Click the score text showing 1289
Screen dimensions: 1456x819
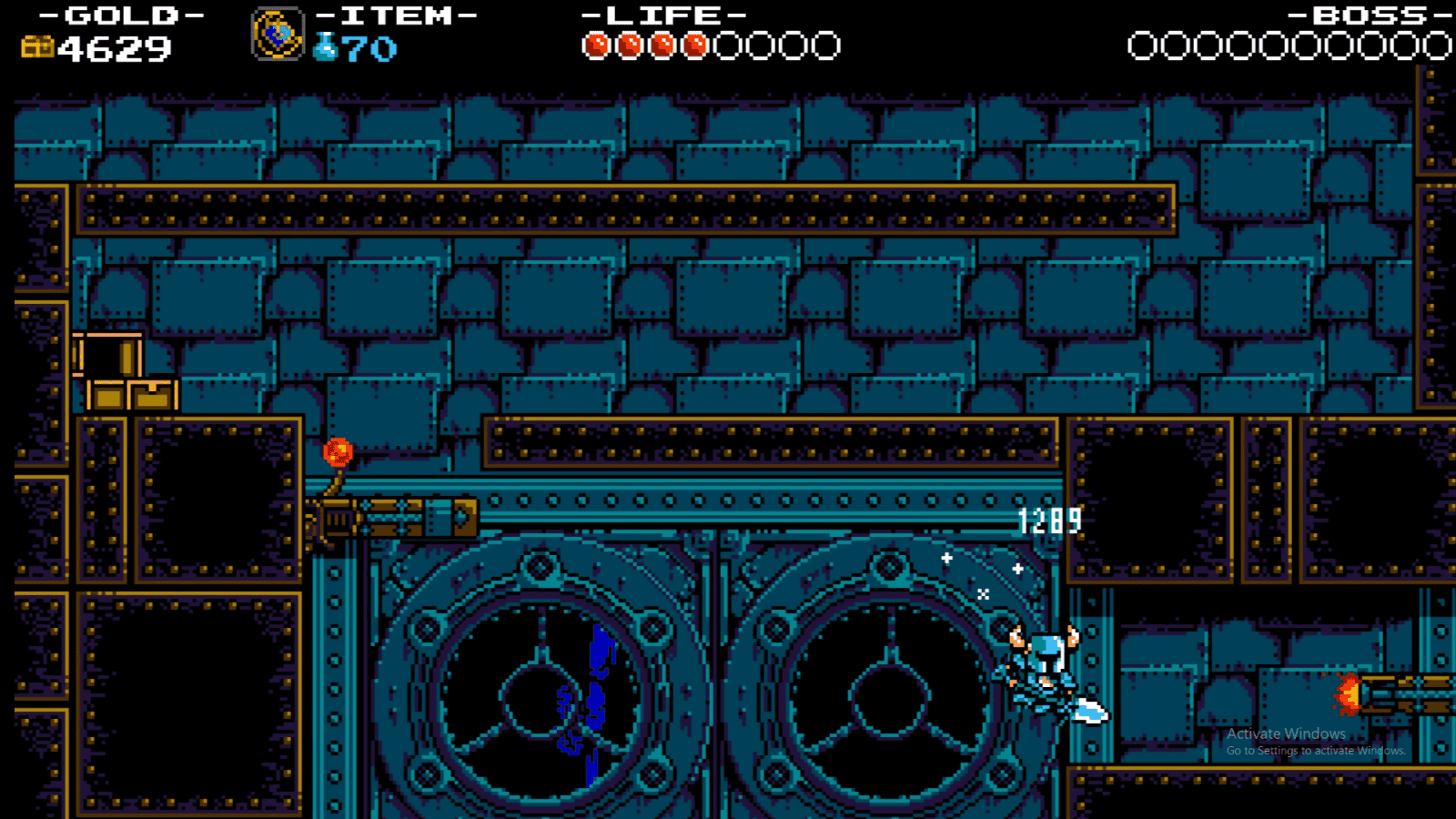point(1048,519)
